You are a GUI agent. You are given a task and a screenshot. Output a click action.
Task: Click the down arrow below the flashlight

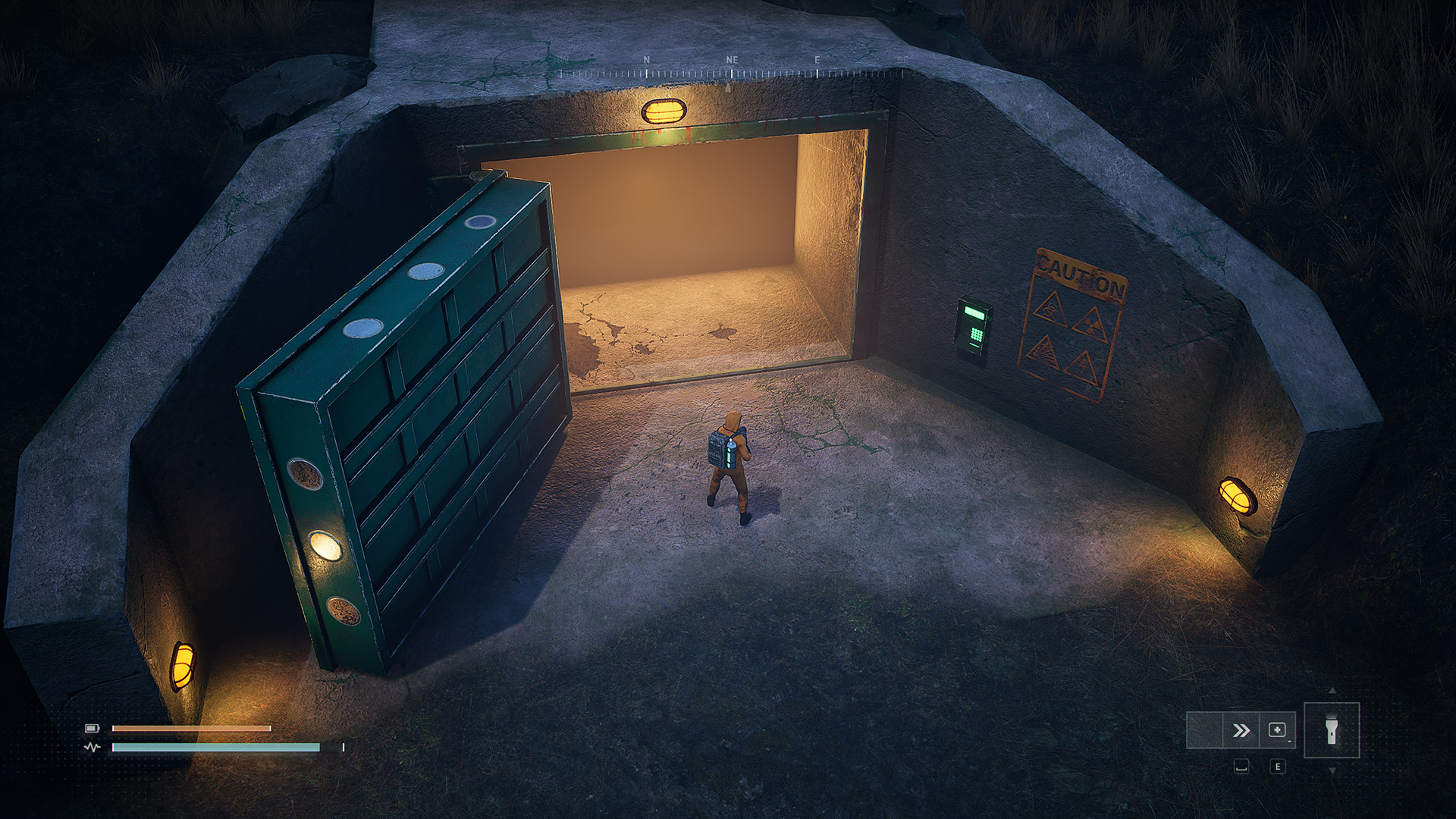pyautogui.click(x=1332, y=770)
